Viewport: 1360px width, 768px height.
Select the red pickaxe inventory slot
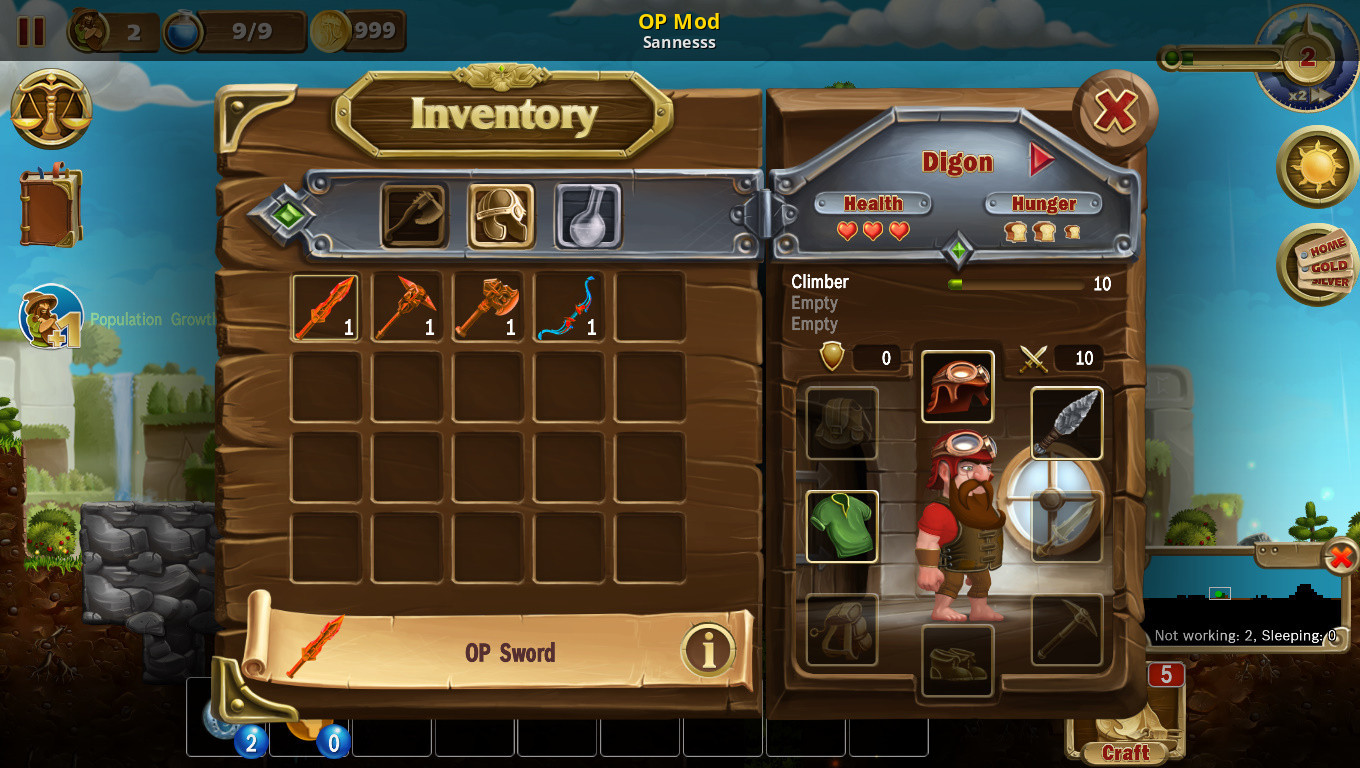(406, 307)
